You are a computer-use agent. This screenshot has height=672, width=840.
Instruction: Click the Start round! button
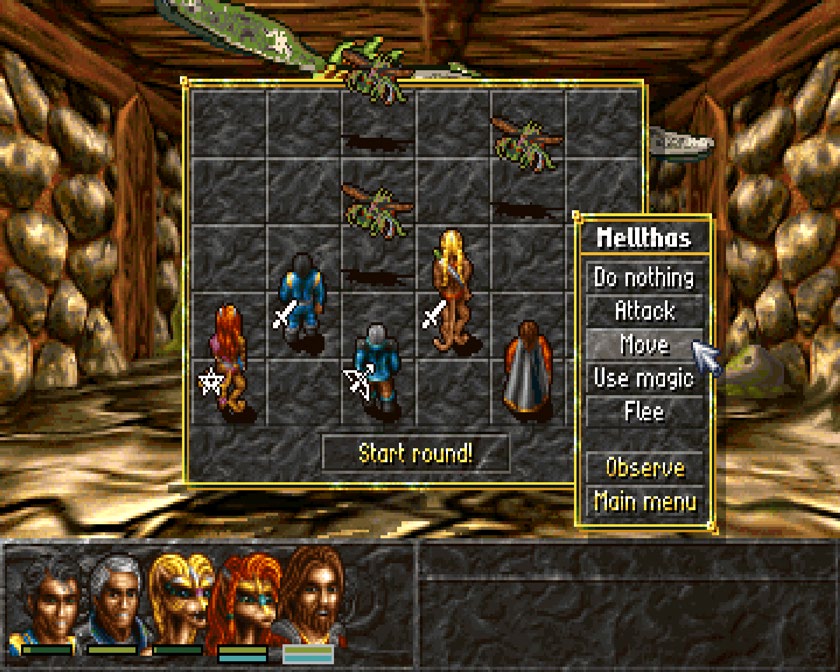[x=415, y=453]
